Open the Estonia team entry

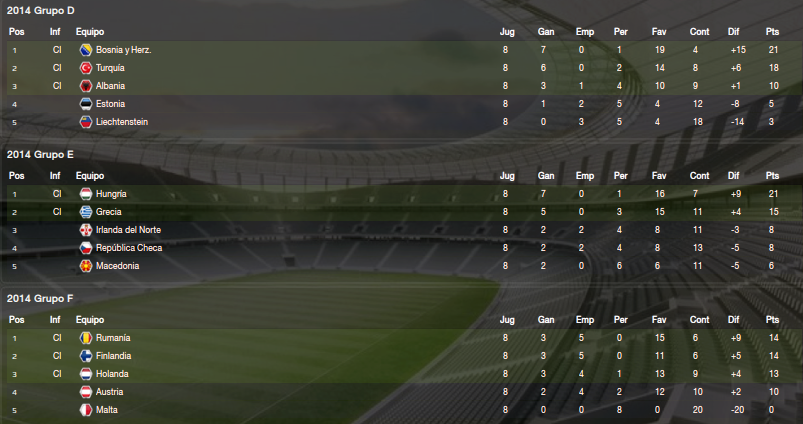point(110,104)
